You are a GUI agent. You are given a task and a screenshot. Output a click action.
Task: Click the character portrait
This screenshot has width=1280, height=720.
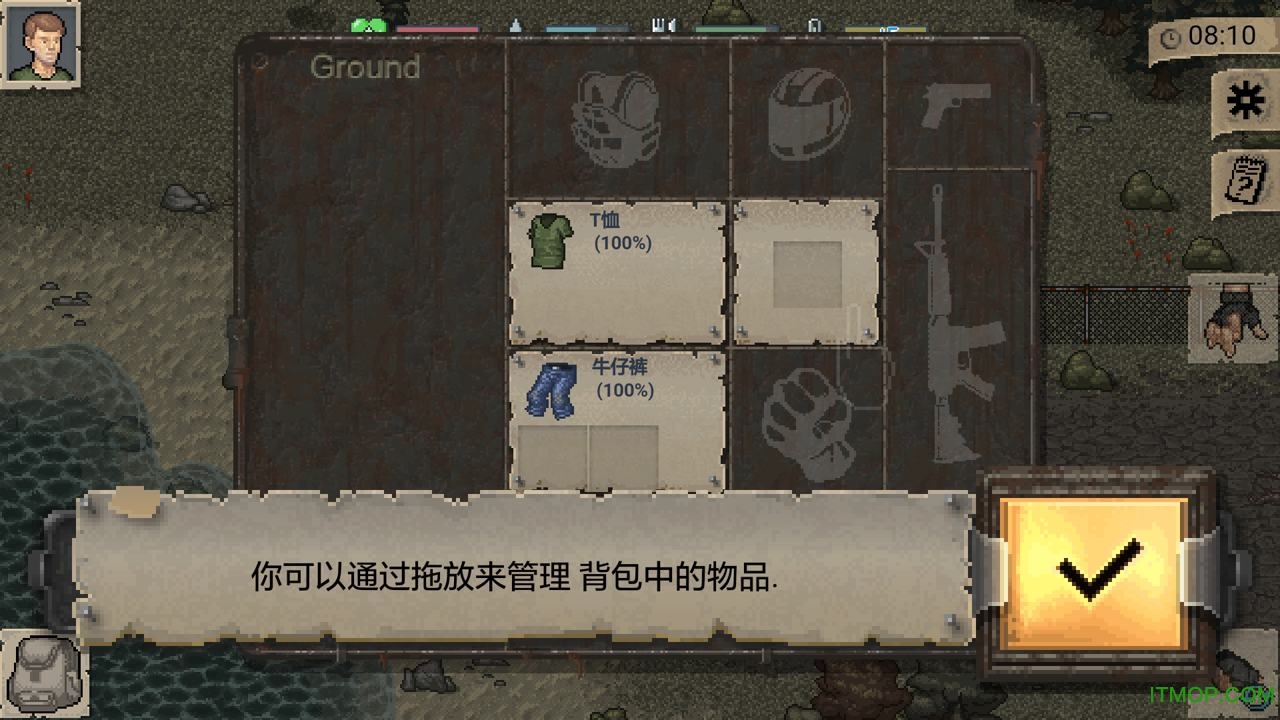pyautogui.click(x=40, y=42)
